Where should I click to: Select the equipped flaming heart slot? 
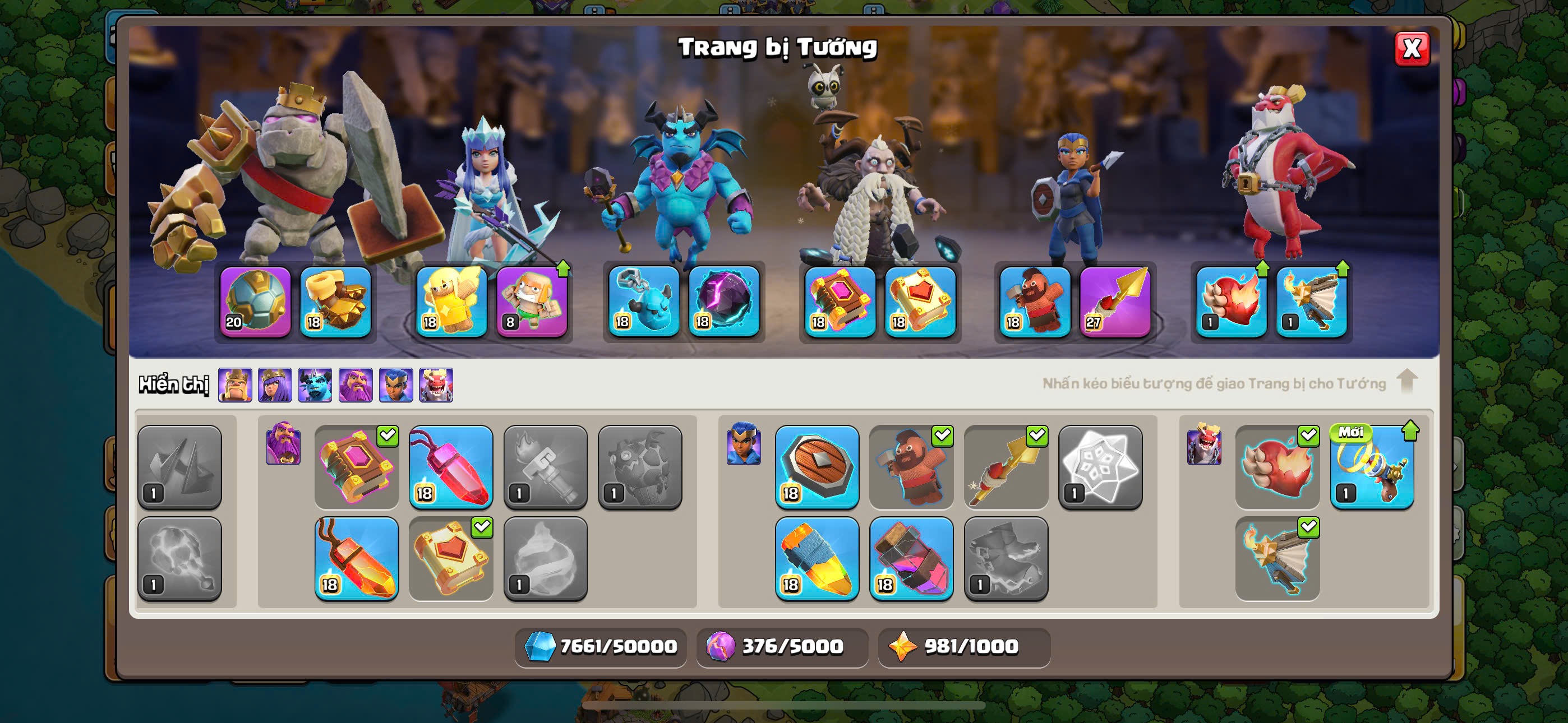1231,302
